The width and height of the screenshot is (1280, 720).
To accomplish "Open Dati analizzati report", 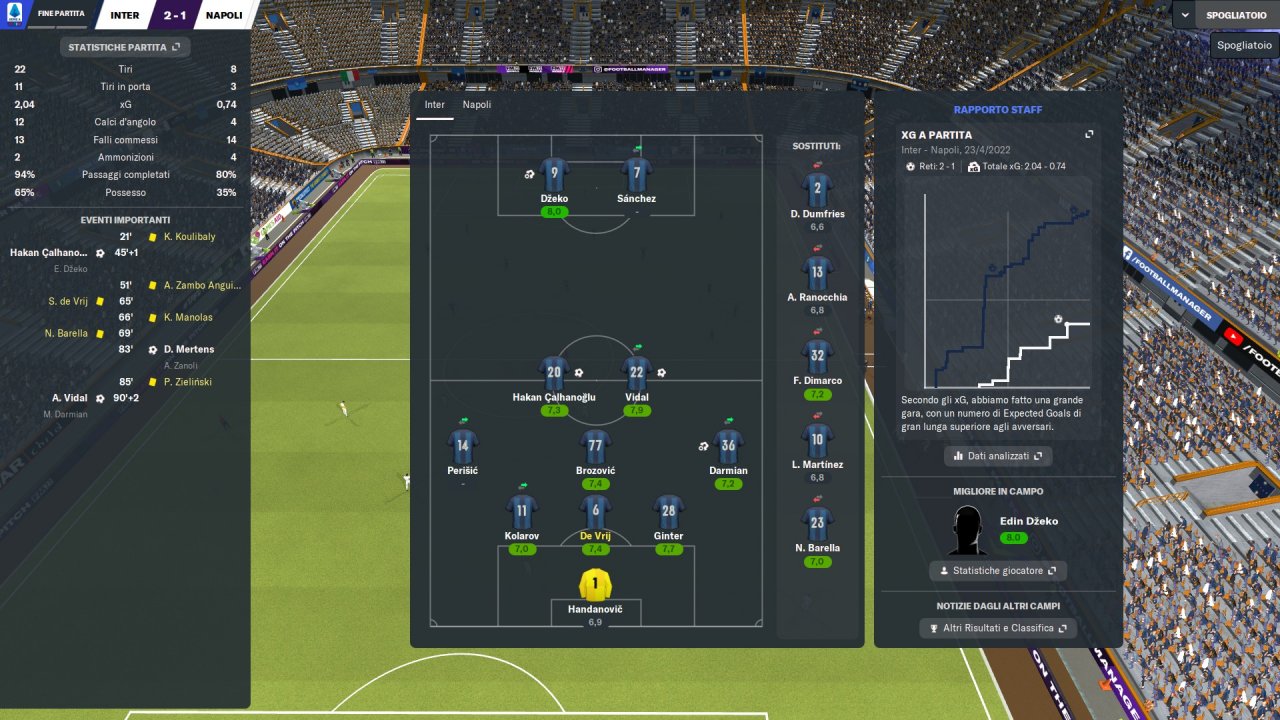I will pos(997,456).
